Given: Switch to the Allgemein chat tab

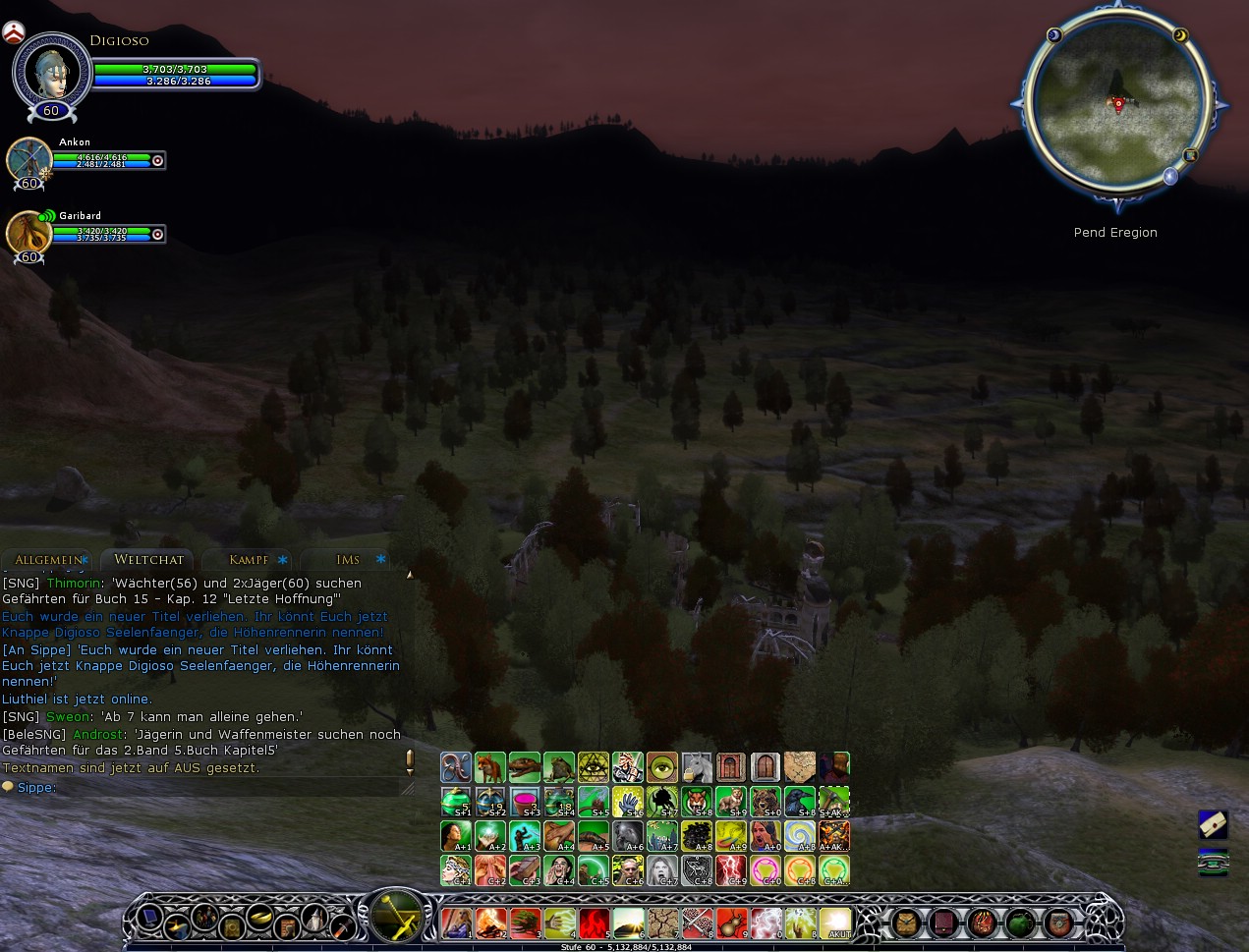Looking at the screenshot, I should (48, 560).
